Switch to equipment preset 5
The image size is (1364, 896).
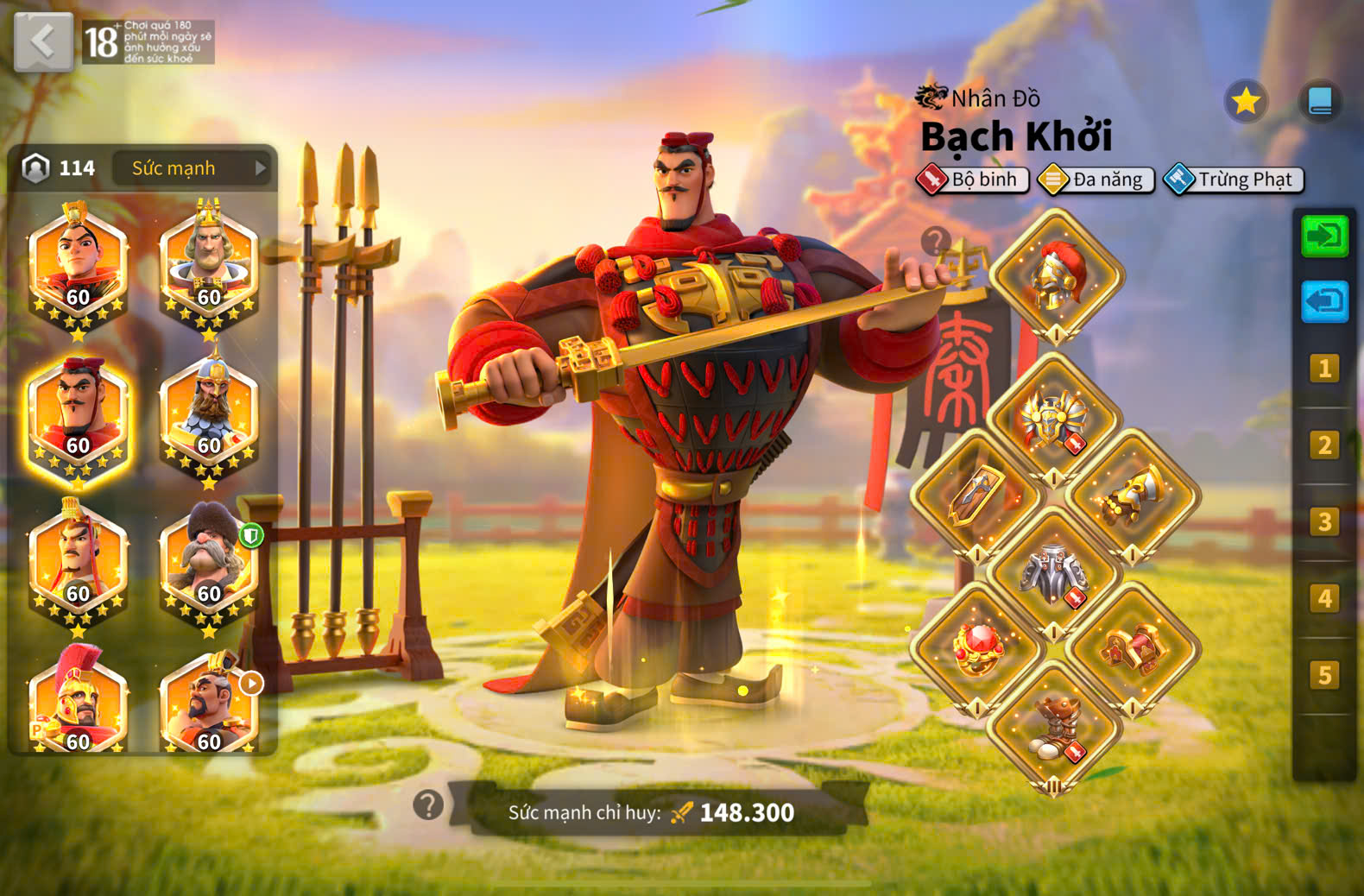(x=1324, y=674)
